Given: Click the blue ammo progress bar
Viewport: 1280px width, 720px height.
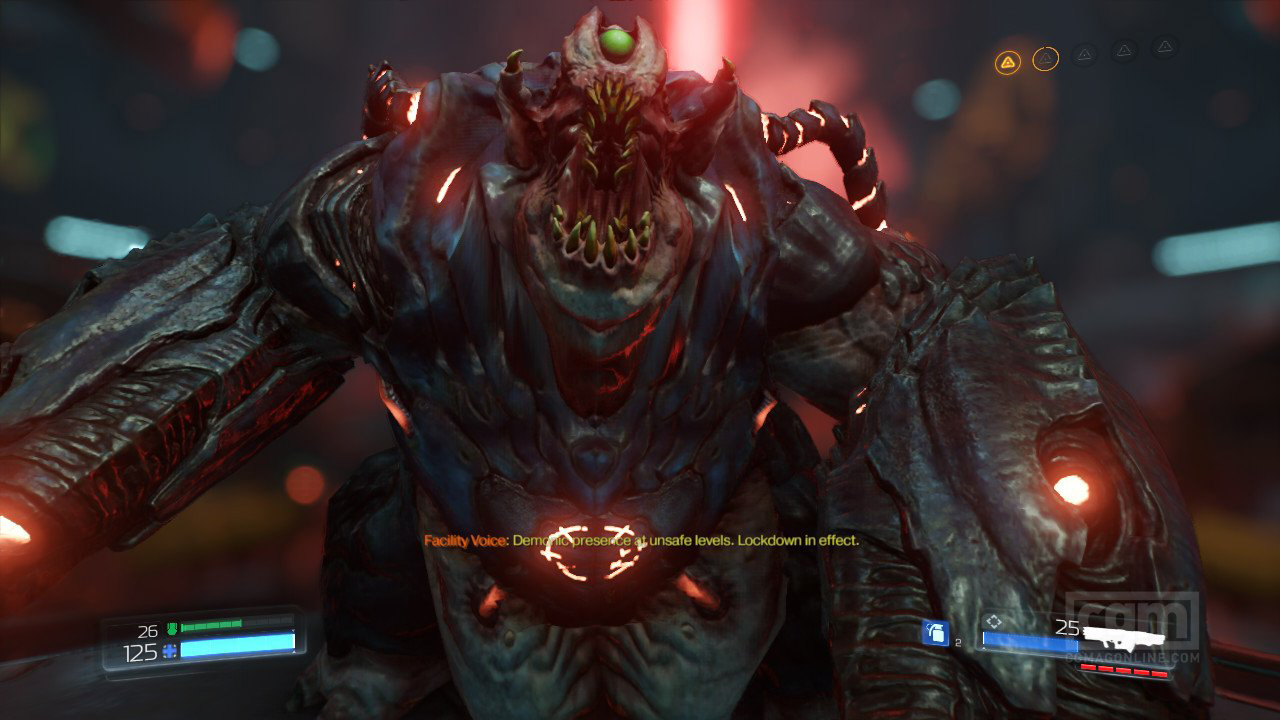Looking at the screenshot, I should click(x=1030, y=642).
